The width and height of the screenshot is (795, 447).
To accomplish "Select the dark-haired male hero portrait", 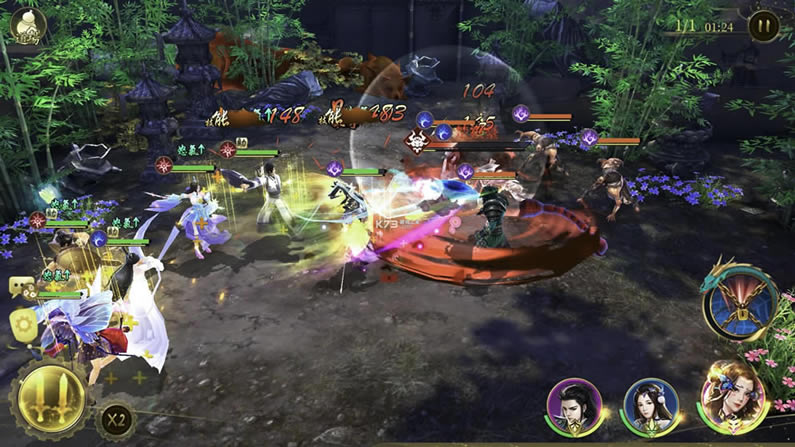I will coord(575,407).
